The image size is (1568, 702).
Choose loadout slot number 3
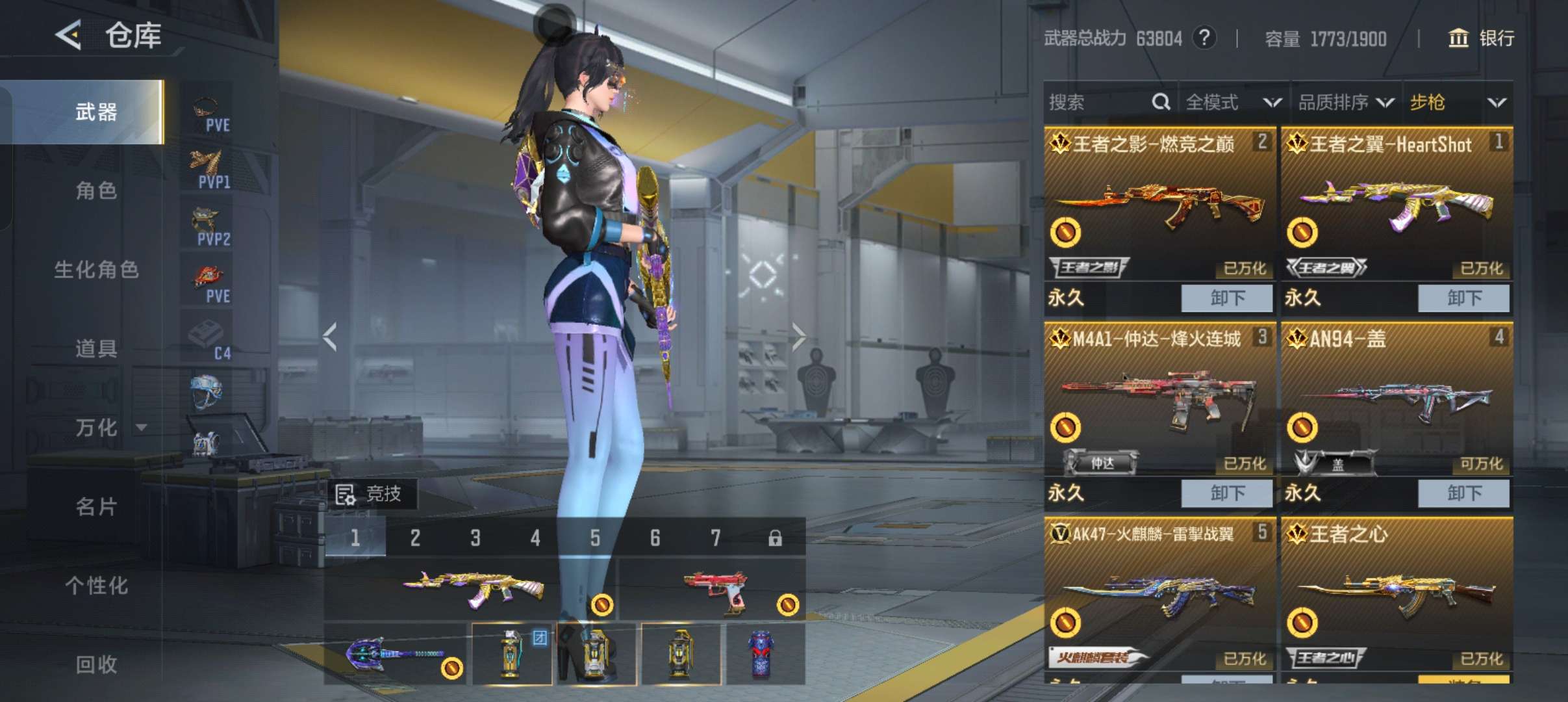475,538
